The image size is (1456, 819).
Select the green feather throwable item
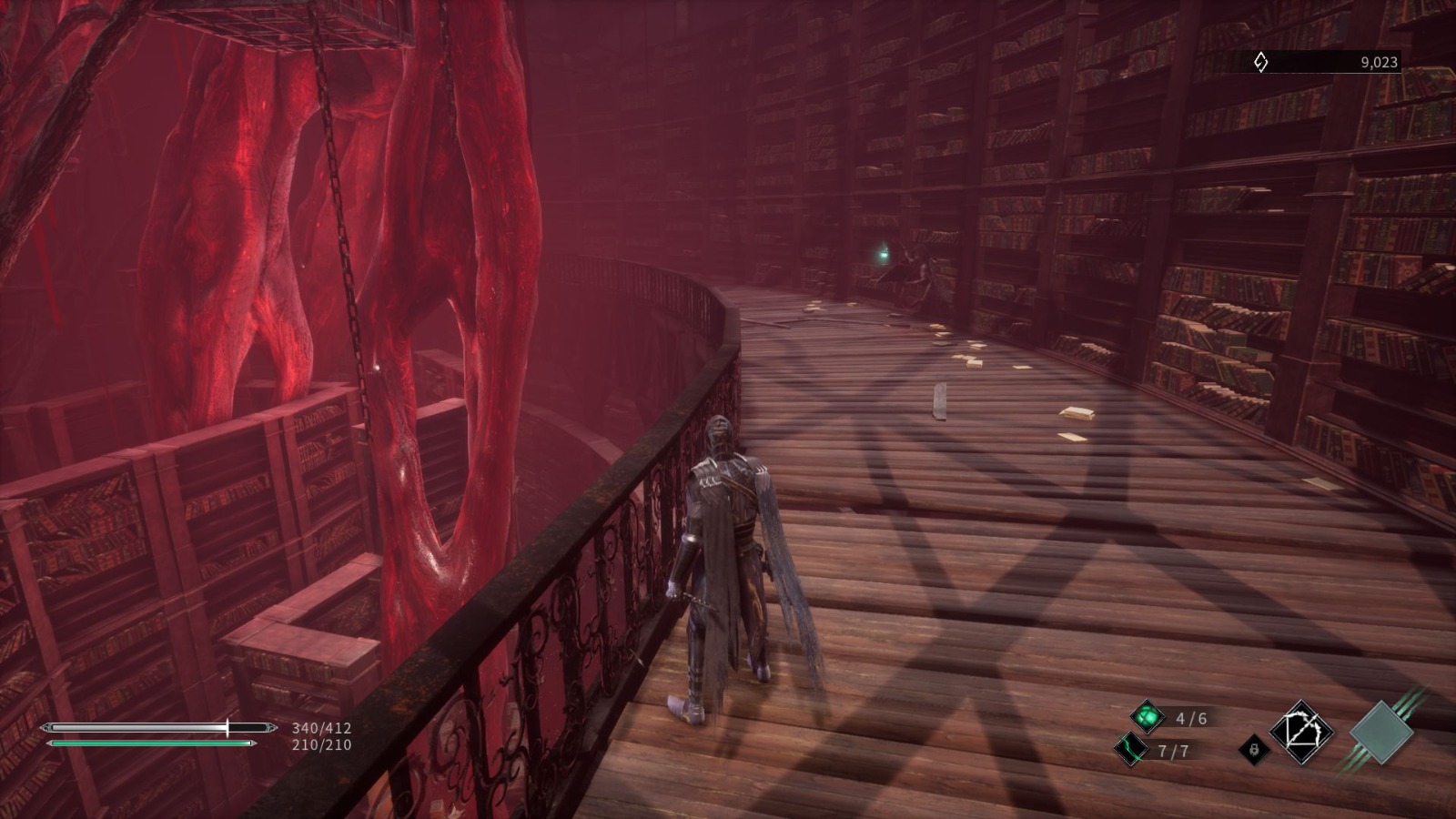pyautogui.click(x=1131, y=750)
